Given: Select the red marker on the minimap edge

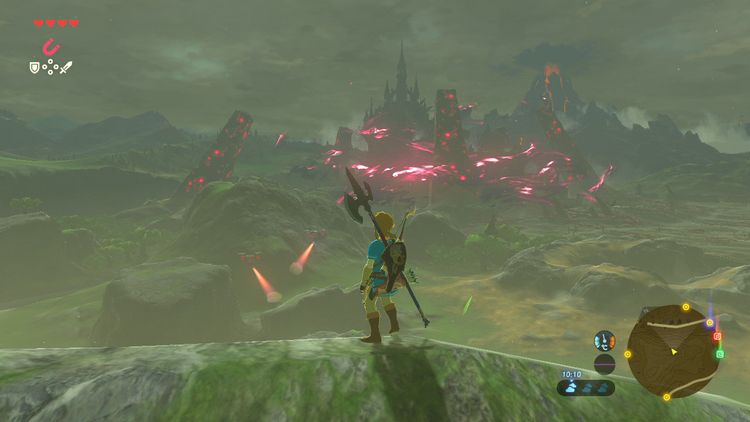Looking at the screenshot, I should (x=717, y=337).
